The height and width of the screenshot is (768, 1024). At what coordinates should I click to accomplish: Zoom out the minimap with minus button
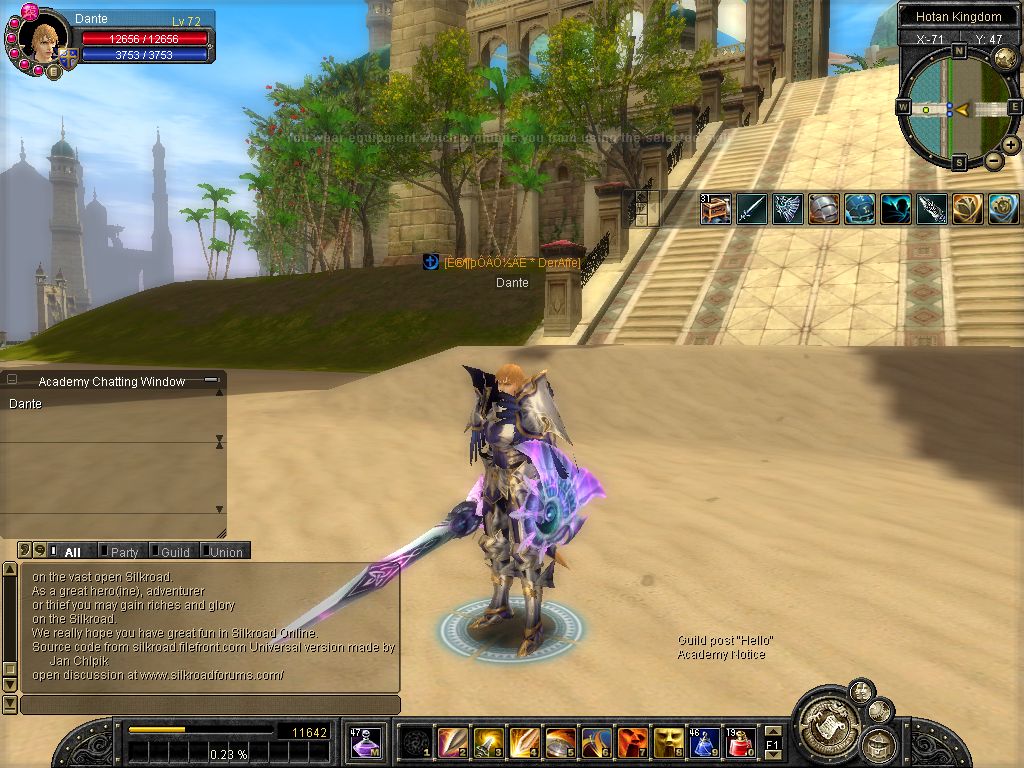point(994,160)
